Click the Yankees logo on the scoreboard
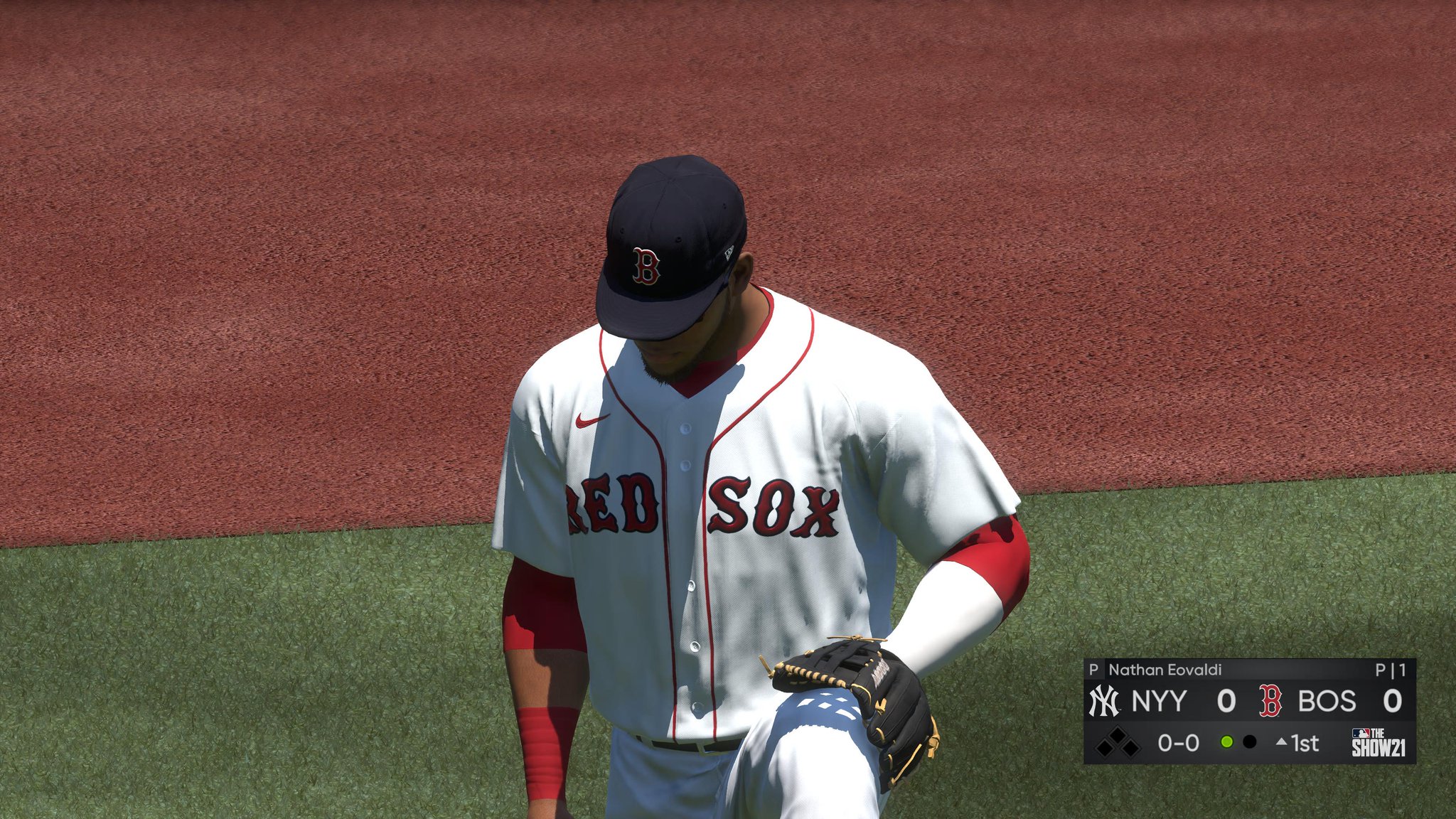1456x819 pixels. (1104, 701)
